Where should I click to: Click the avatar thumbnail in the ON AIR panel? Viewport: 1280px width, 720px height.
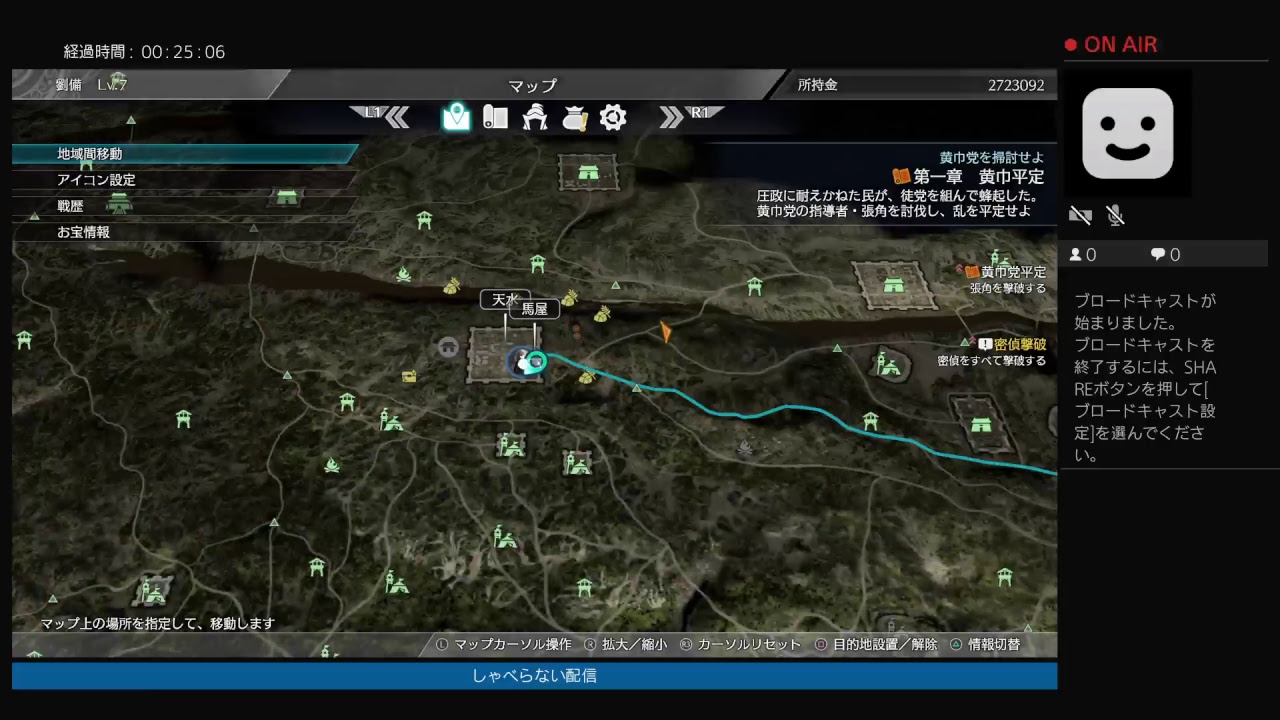point(1128,133)
